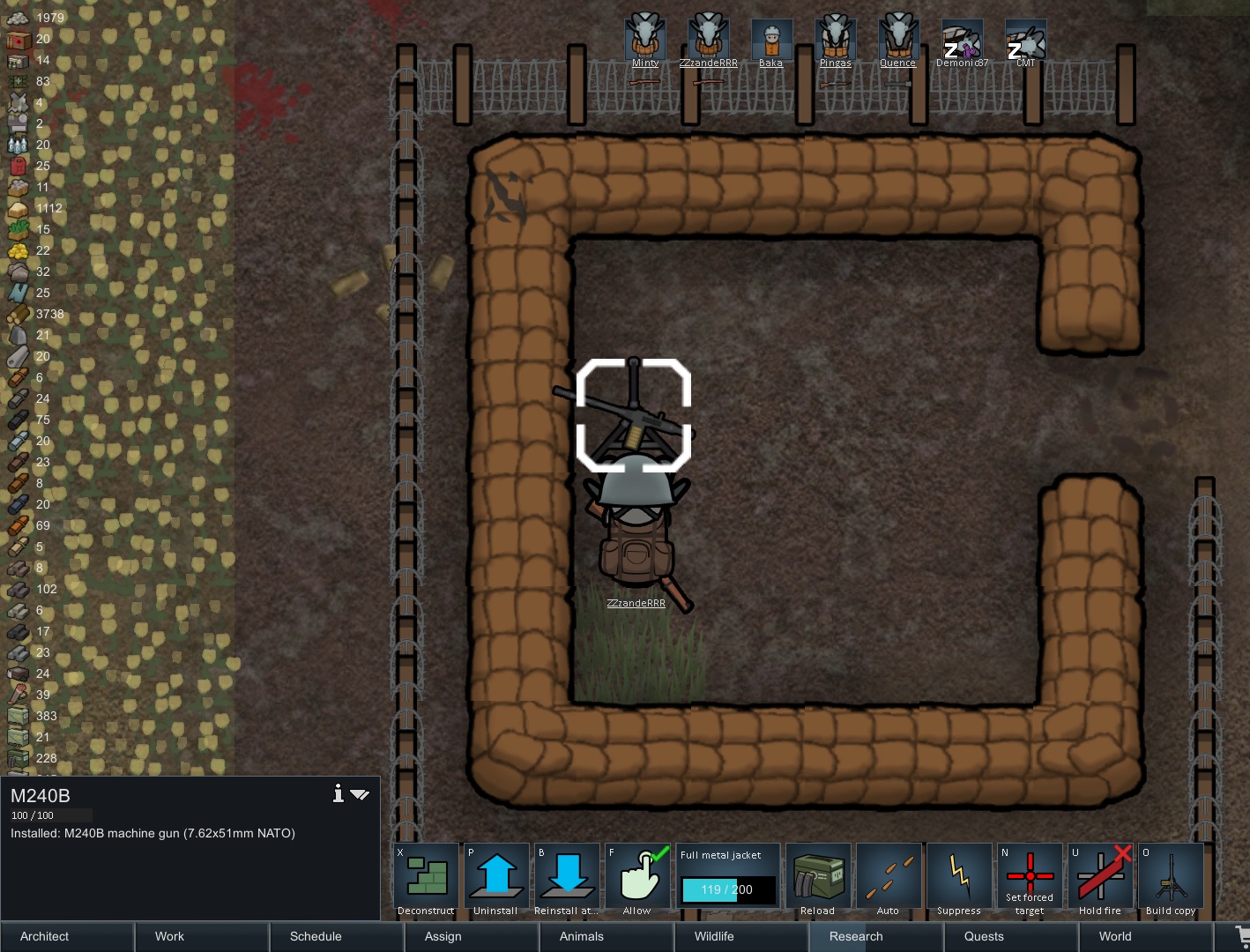The width and height of the screenshot is (1250, 952).
Task: Change the Auto fire mode
Action: pos(889,880)
